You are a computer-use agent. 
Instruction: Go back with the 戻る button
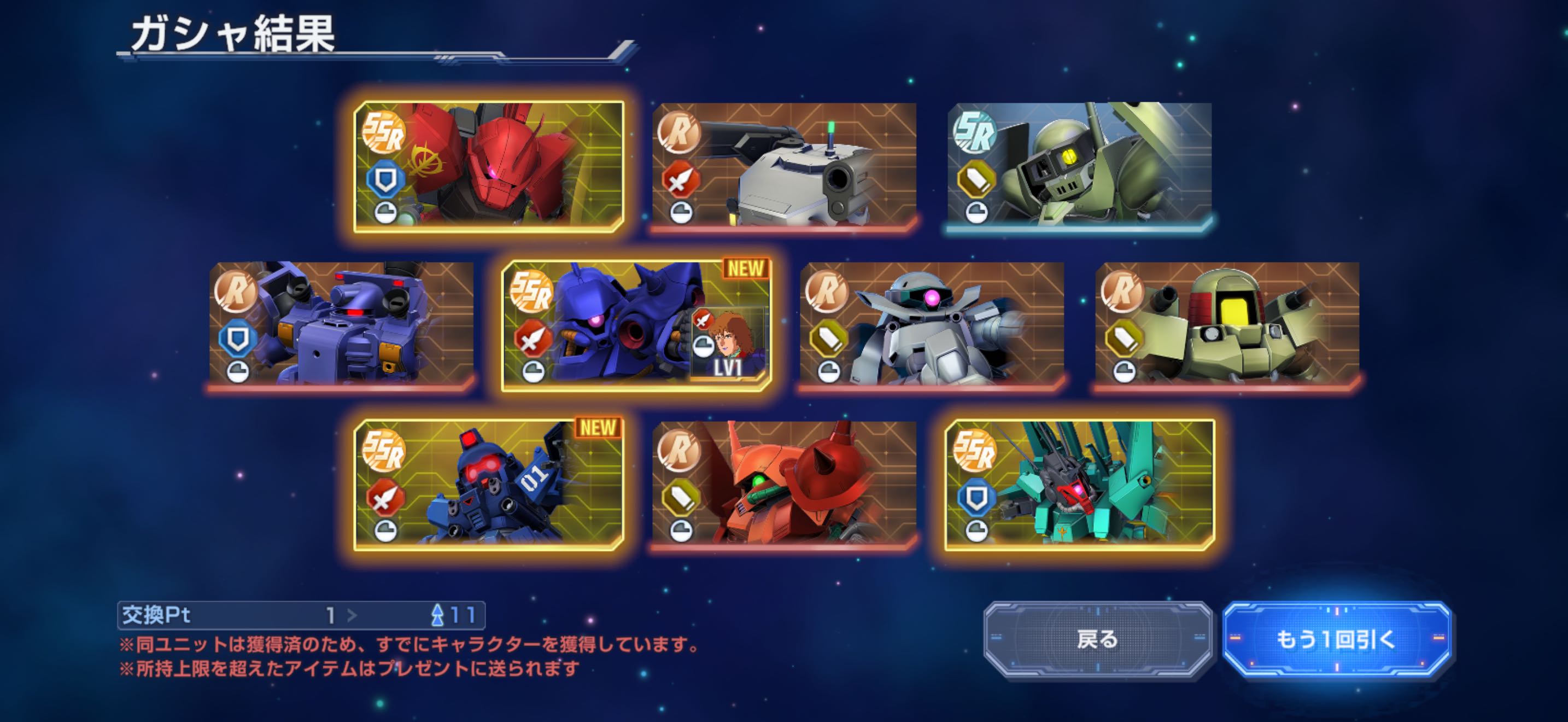[1097, 639]
